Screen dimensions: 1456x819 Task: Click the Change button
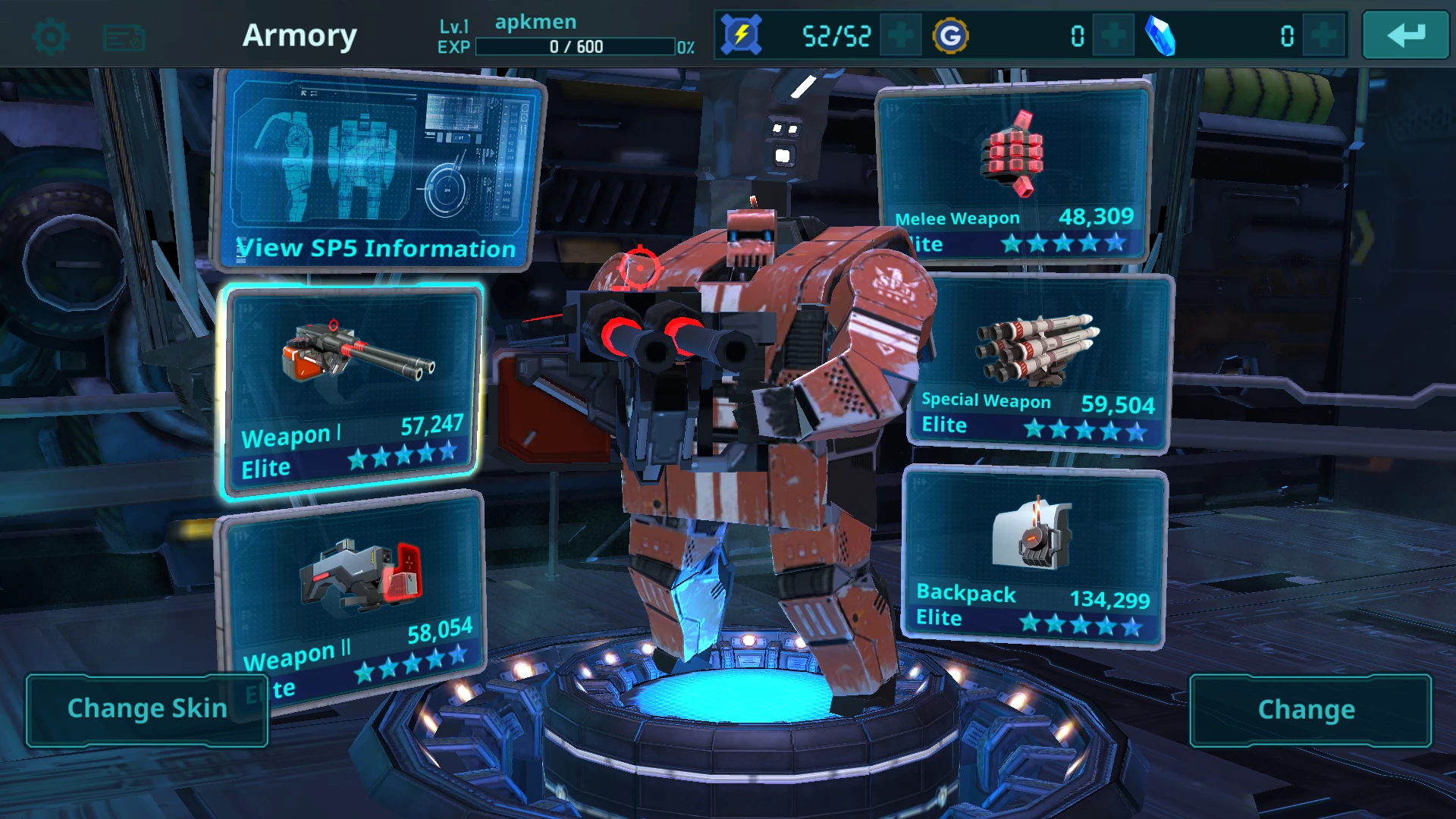1307,710
